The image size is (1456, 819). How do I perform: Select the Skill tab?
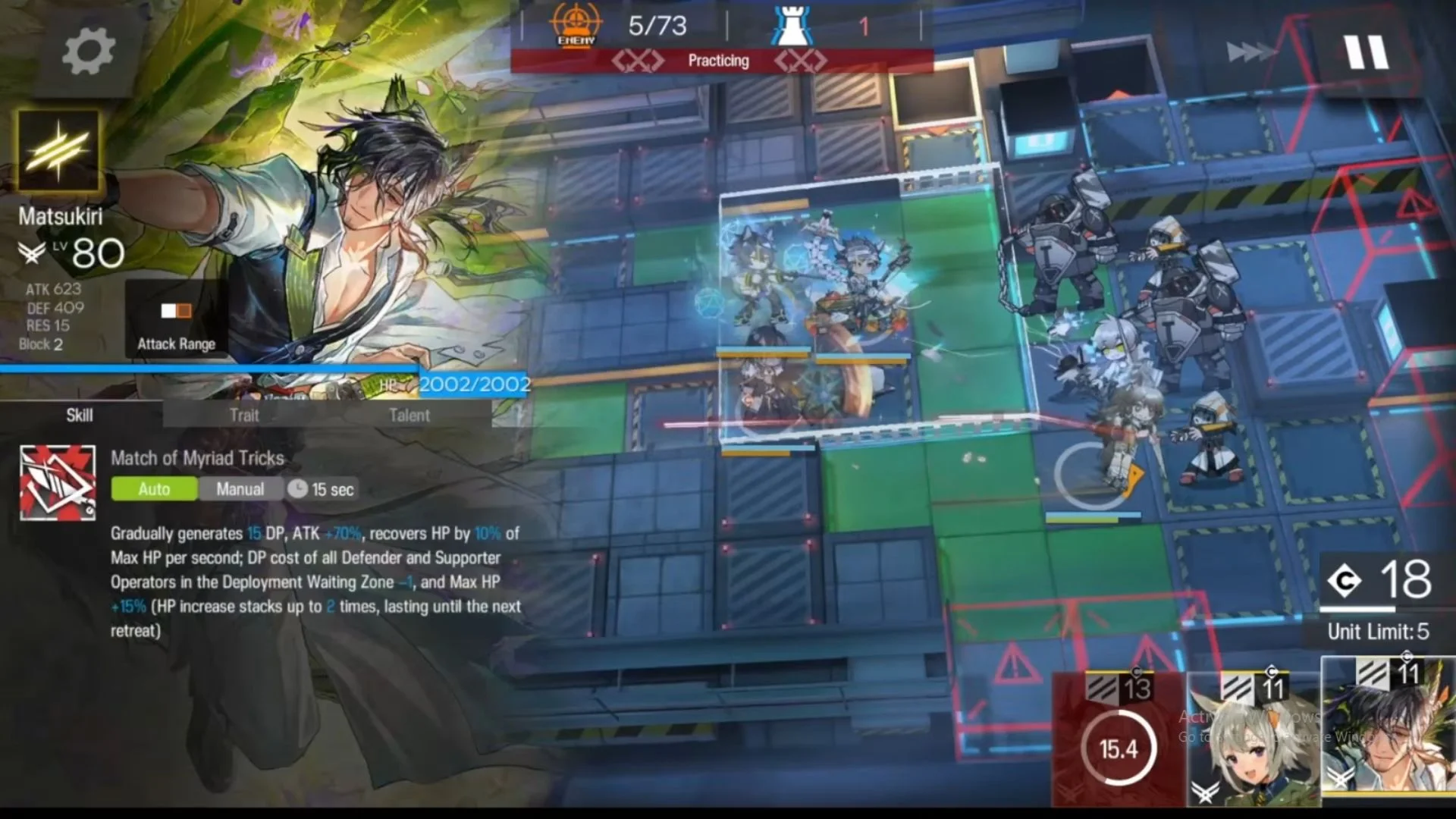click(x=80, y=415)
